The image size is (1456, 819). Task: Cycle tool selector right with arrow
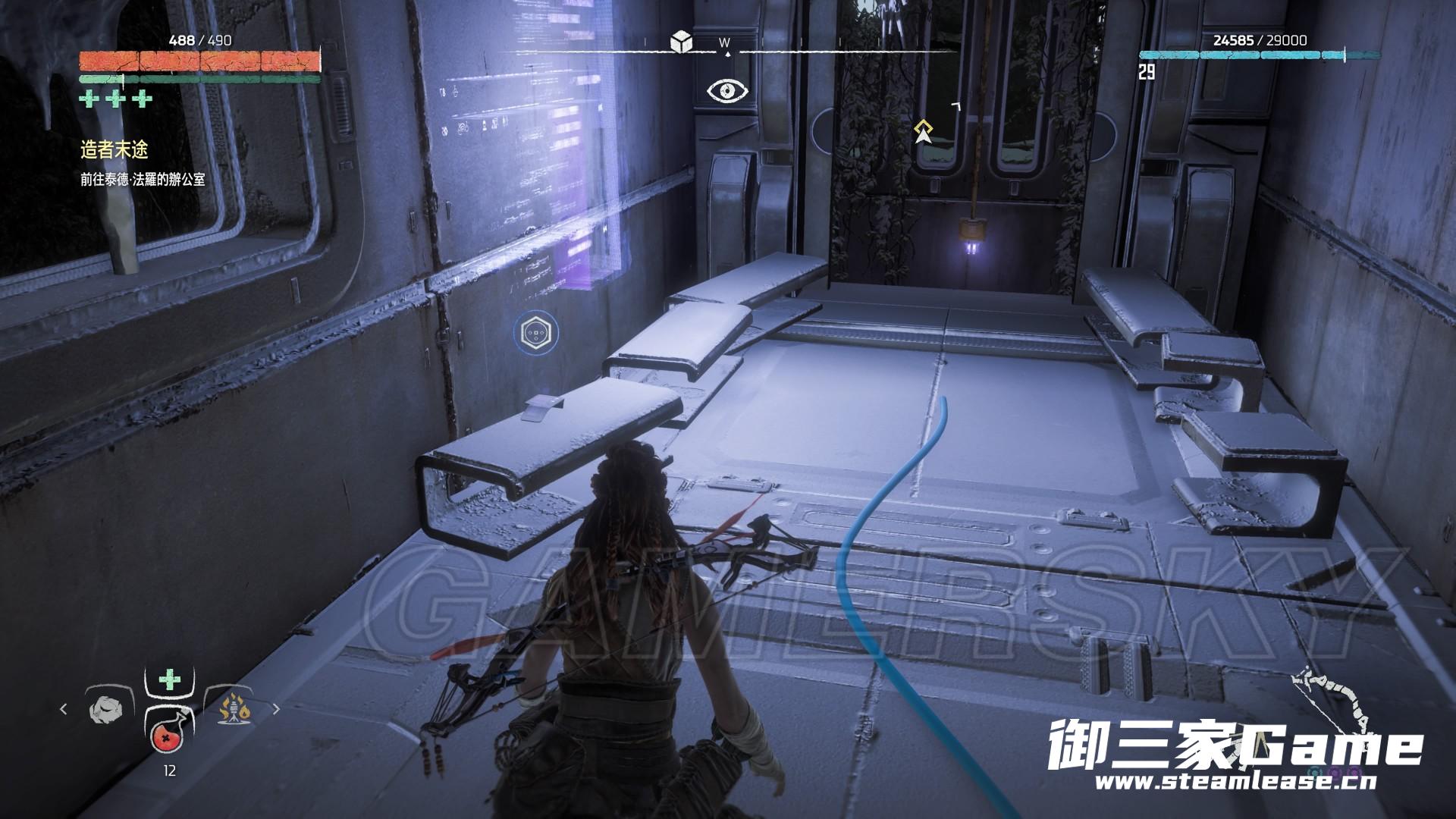[275, 710]
